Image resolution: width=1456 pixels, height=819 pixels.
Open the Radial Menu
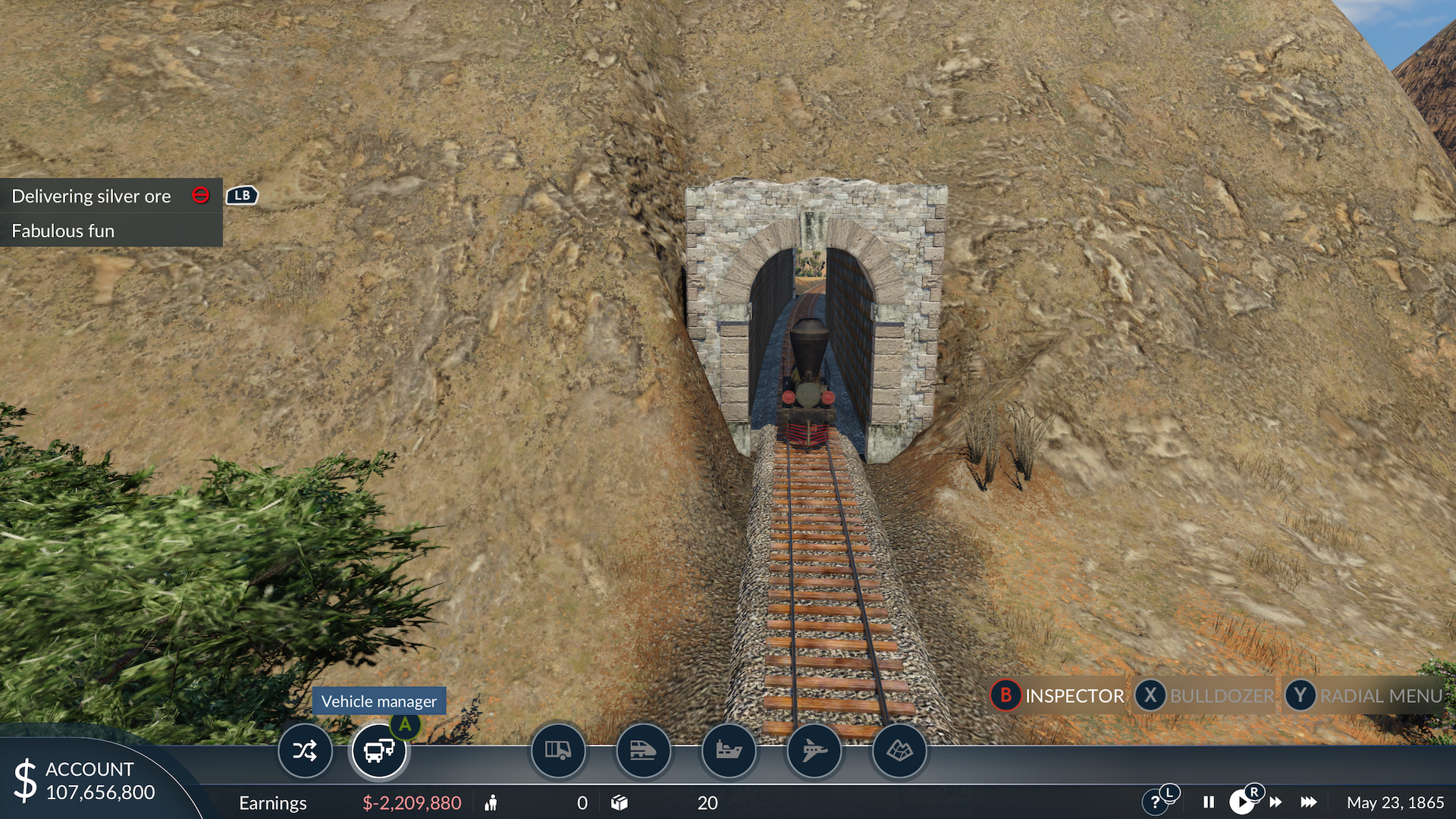1364,695
